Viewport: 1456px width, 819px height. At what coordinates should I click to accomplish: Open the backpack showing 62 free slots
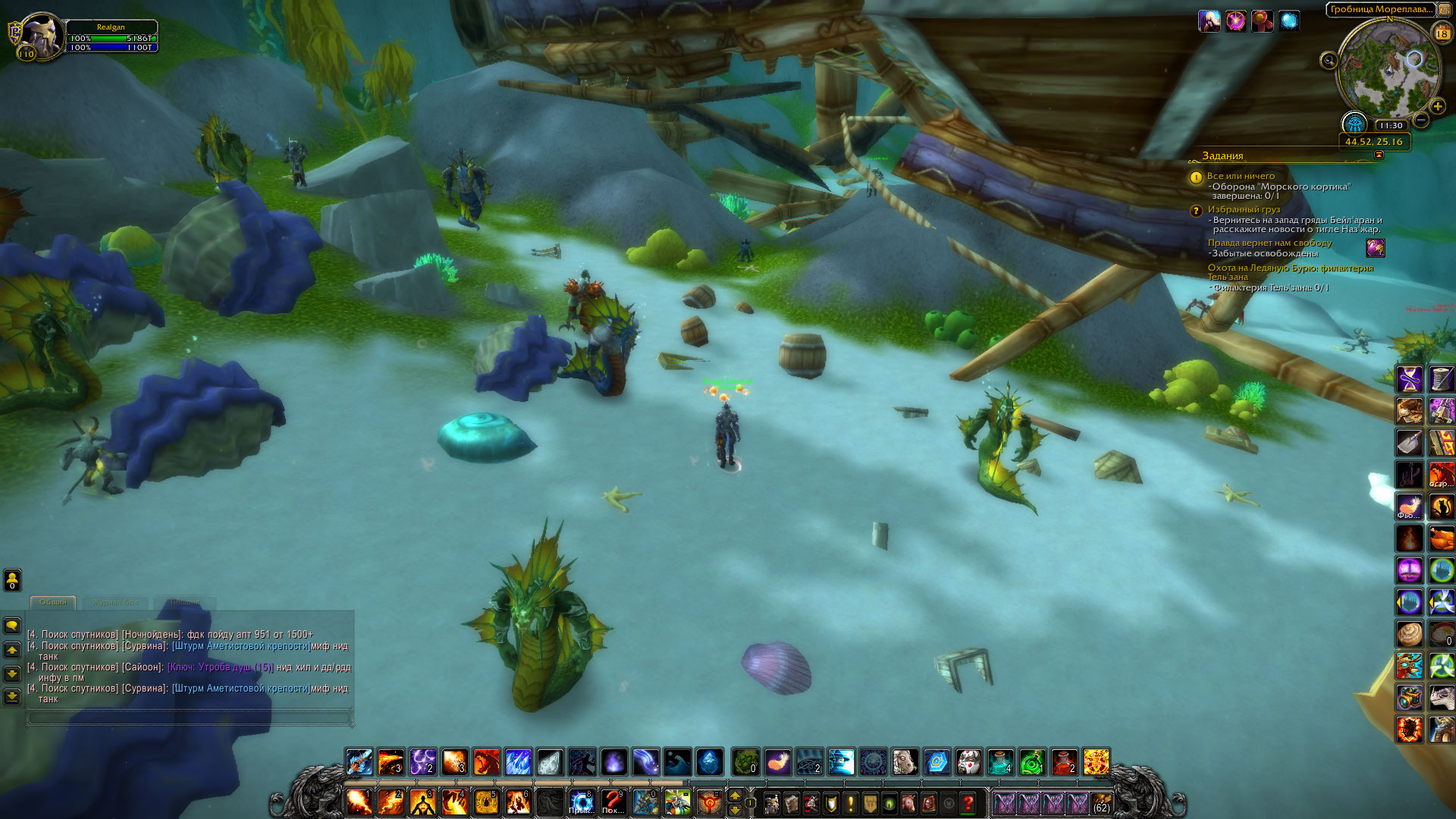coord(1101,802)
